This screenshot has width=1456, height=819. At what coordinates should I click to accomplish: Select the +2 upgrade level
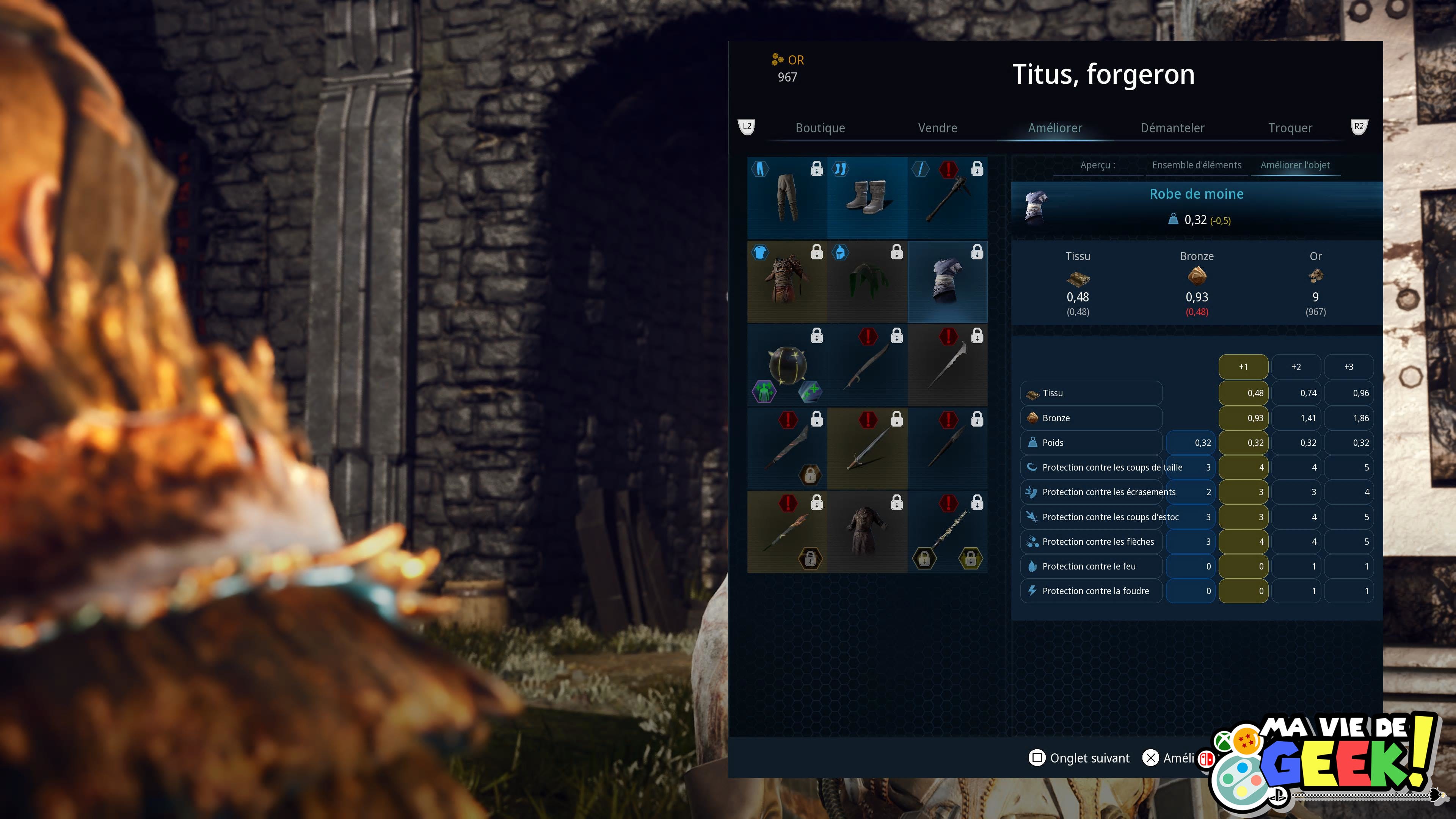1296,367
